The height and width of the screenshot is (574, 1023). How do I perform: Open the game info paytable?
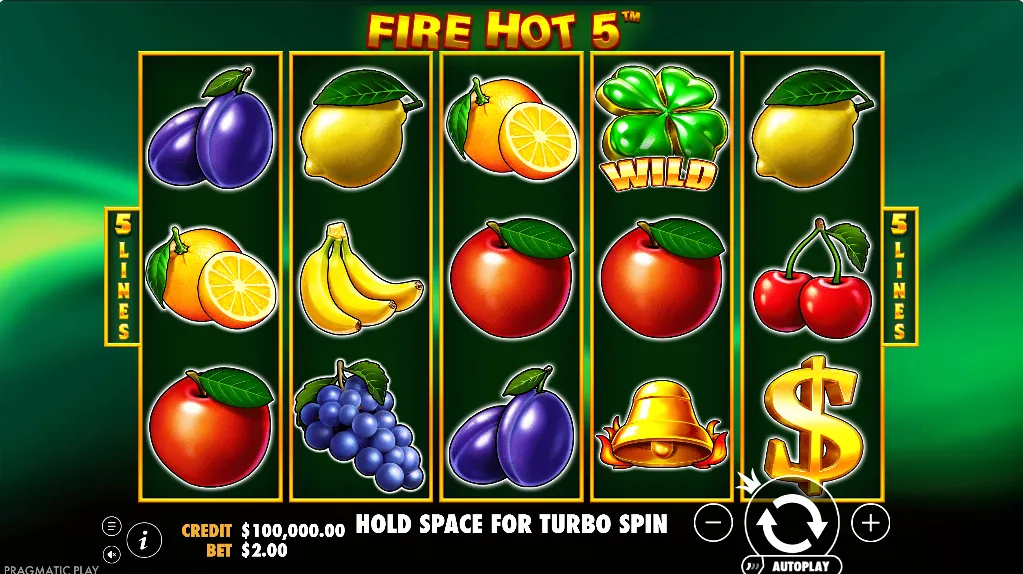pyautogui.click(x=144, y=540)
